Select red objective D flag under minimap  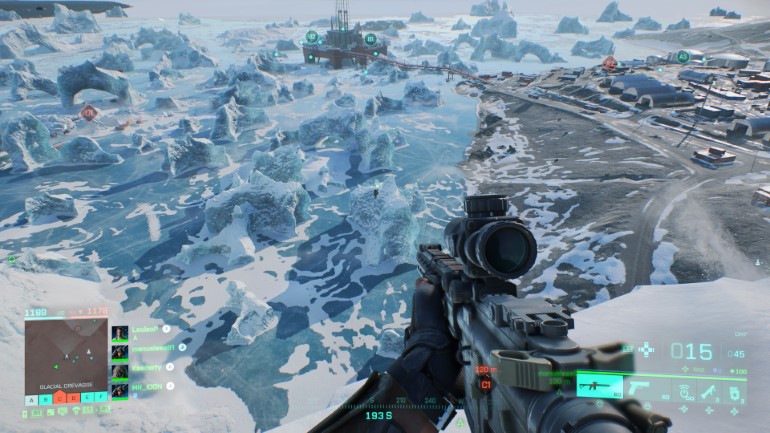coord(73,398)
